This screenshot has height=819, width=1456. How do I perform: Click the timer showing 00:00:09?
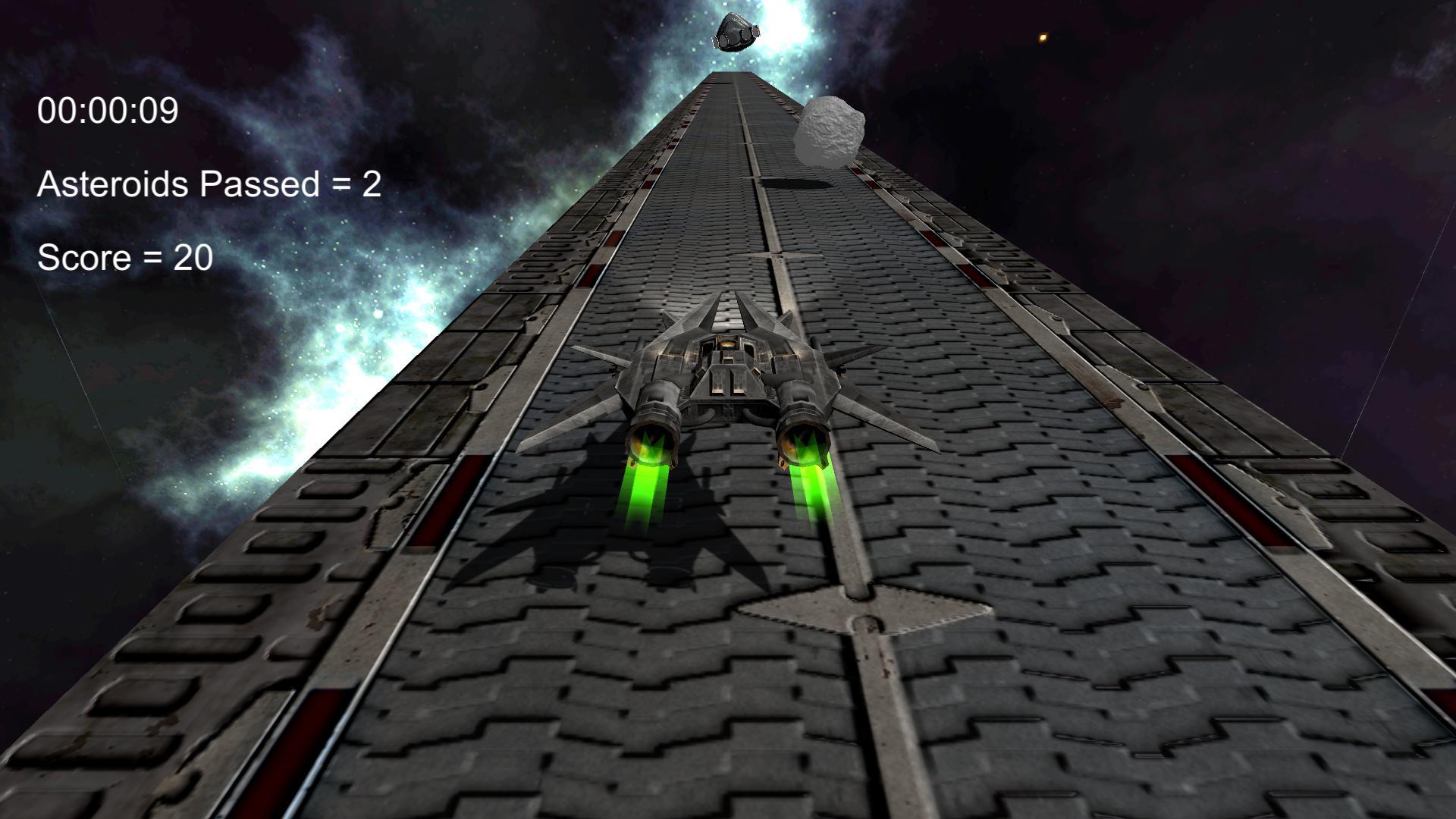click(108, 111)
